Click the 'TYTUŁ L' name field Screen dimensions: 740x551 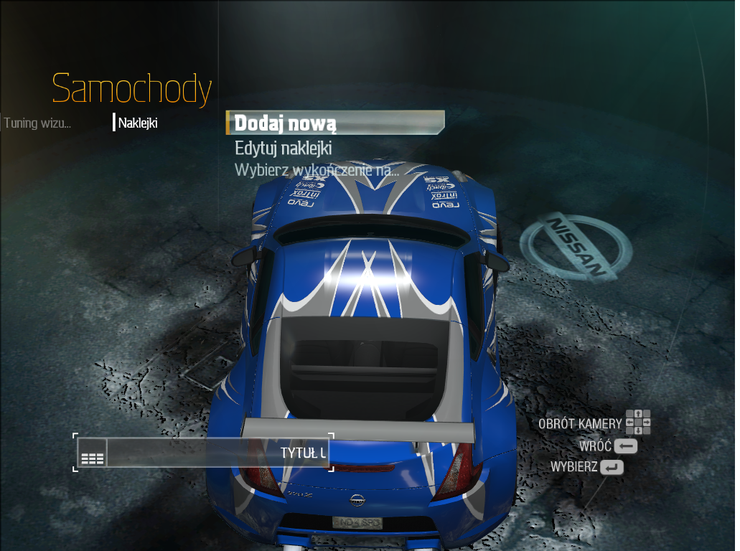(x=215, y=453)
